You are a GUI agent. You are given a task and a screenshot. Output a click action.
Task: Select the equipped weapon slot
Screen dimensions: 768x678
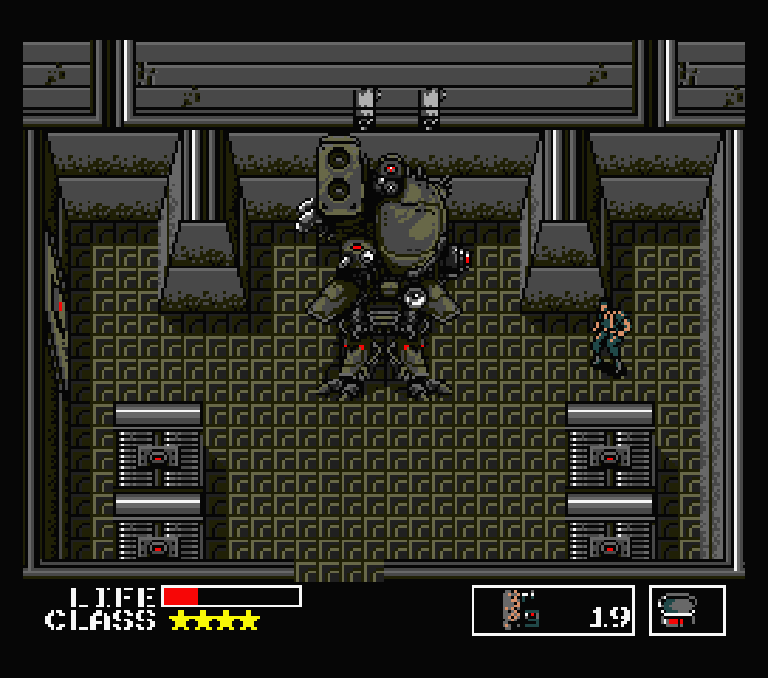553,610
